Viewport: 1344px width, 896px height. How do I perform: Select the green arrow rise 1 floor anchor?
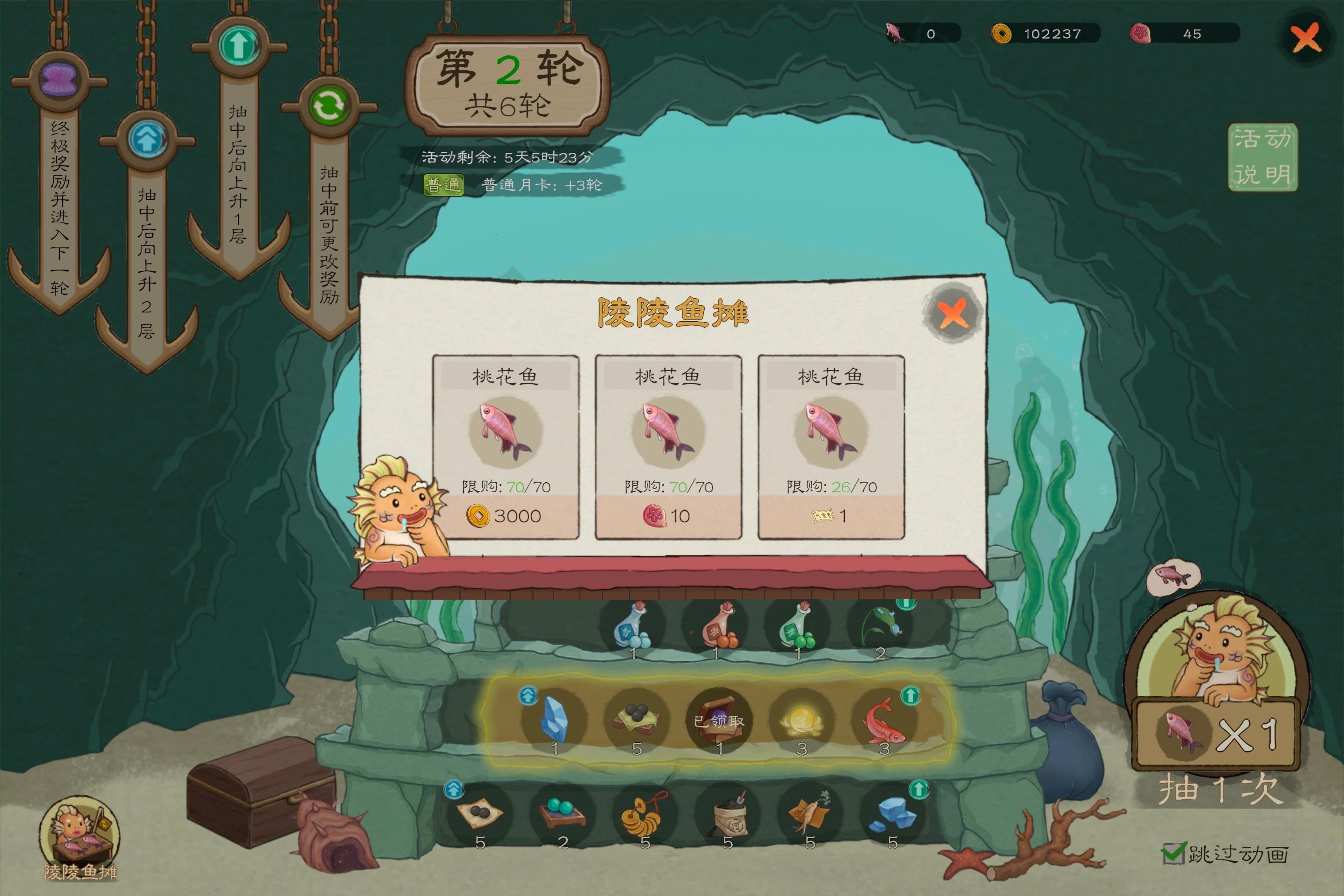coord(239,46)
